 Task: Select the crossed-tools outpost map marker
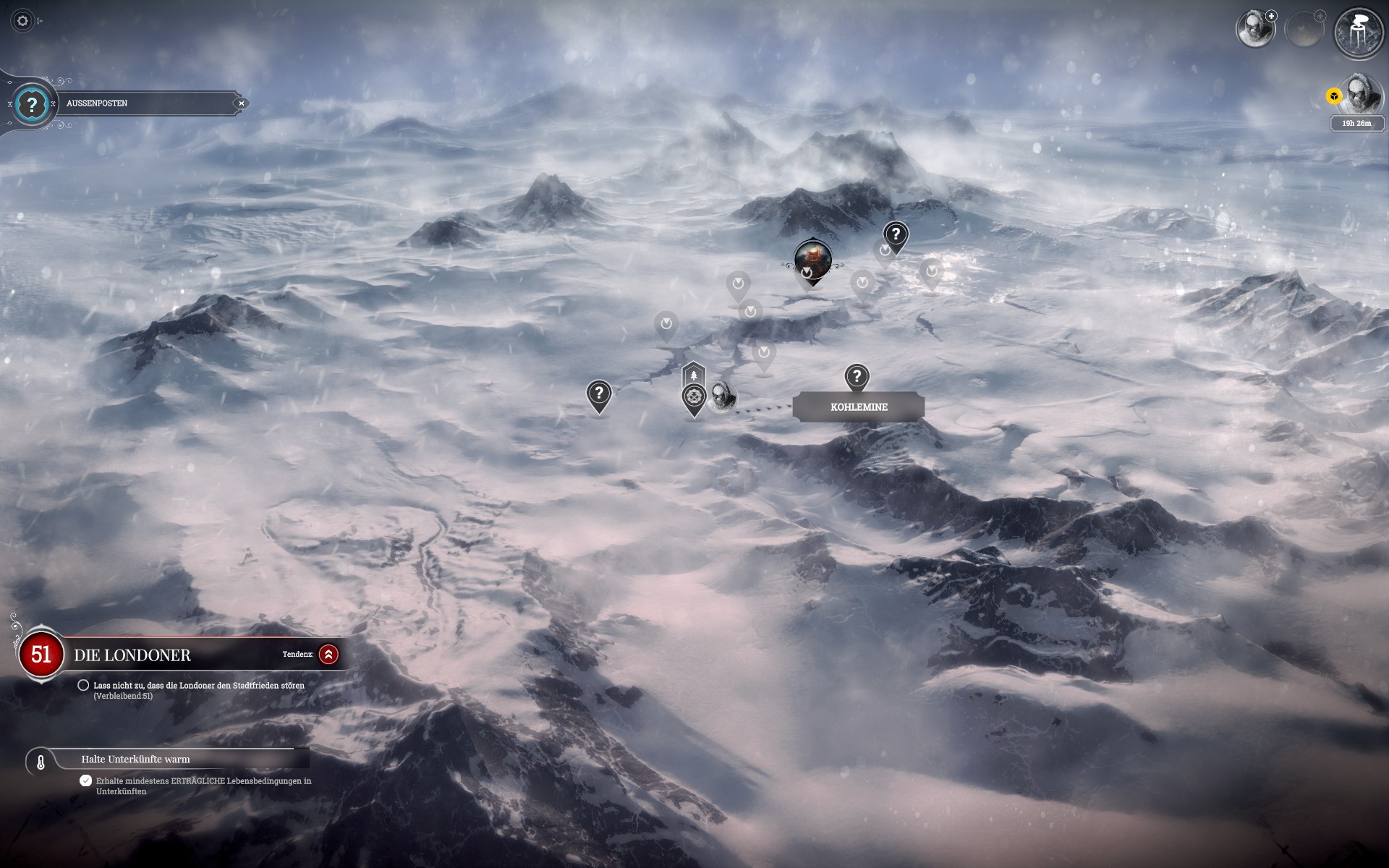coord(694,397)
